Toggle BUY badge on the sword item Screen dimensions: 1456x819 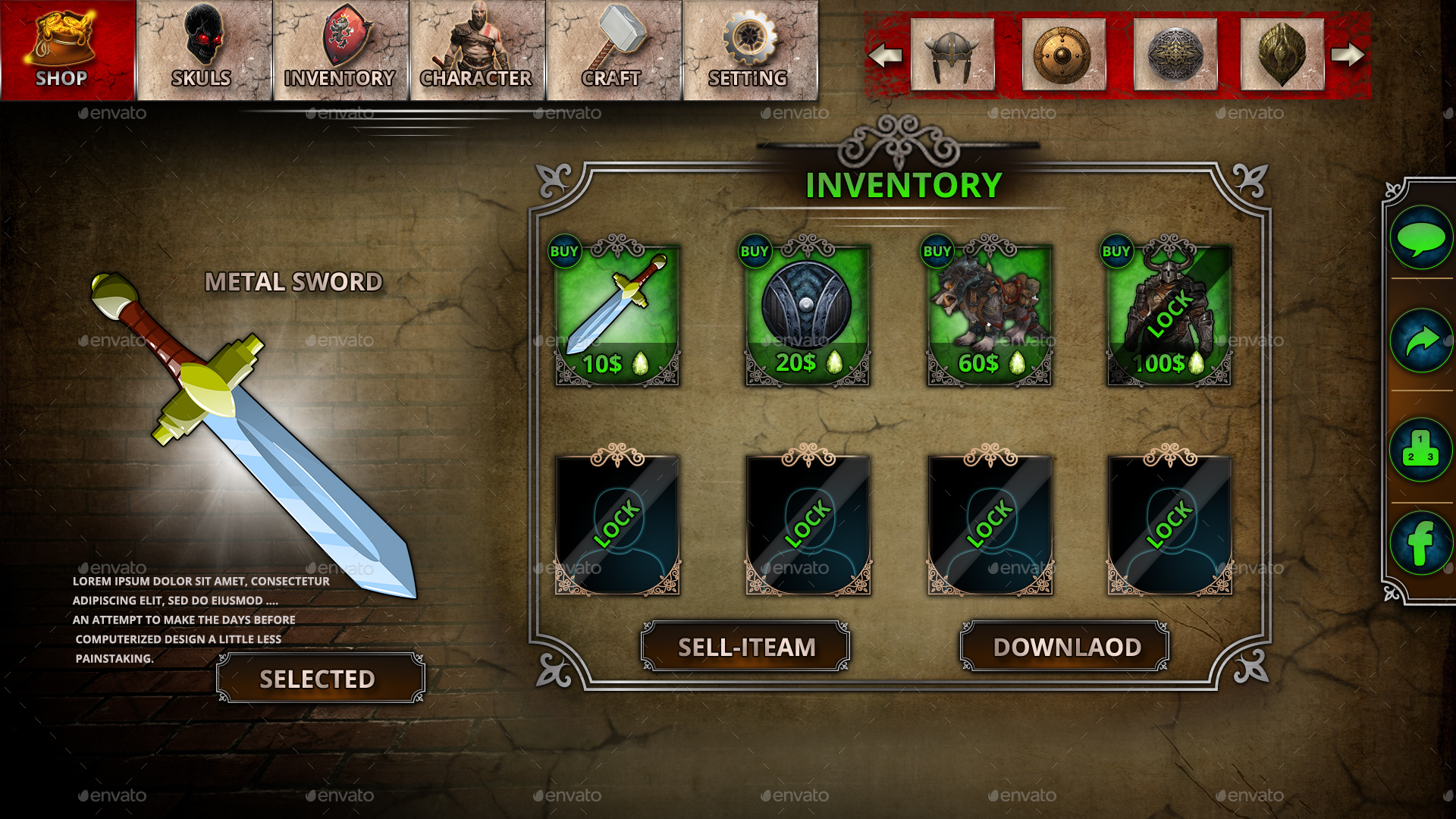[x=565, y=250]
